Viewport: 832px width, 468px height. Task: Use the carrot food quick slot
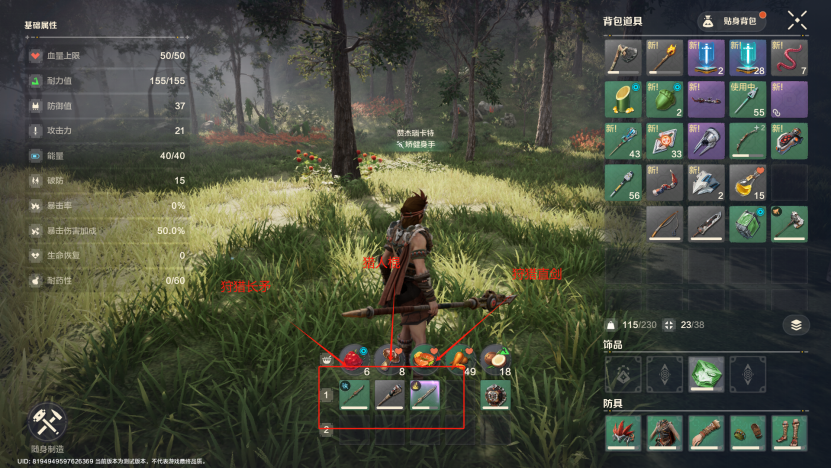pyautogui.click(x=458, y=357)
